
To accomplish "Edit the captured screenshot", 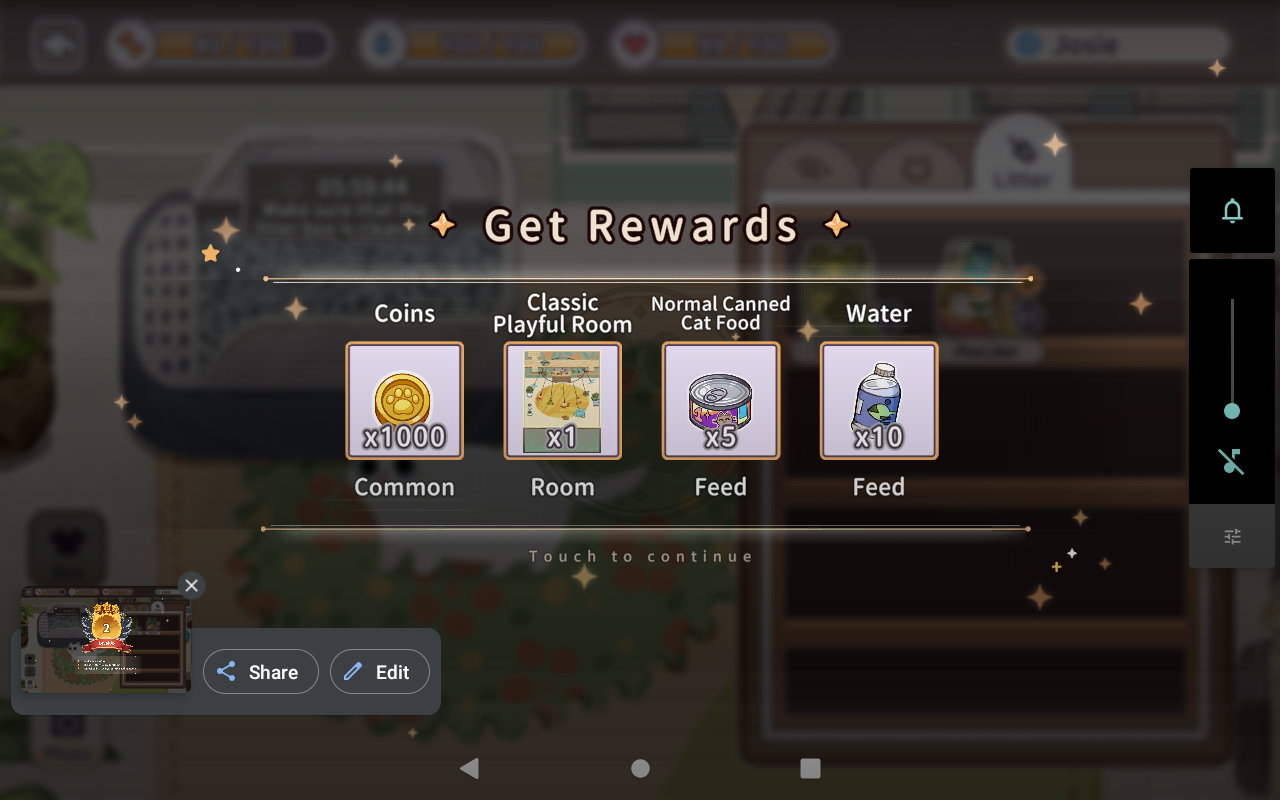I will tap(380, 671).
